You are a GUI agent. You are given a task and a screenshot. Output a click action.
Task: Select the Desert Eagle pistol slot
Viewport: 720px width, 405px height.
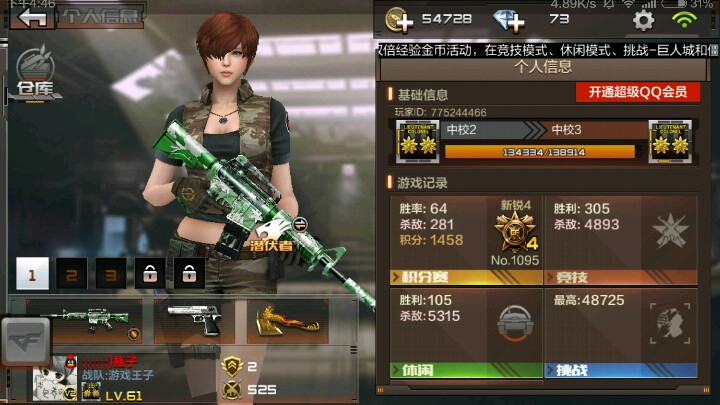point(193,320)
